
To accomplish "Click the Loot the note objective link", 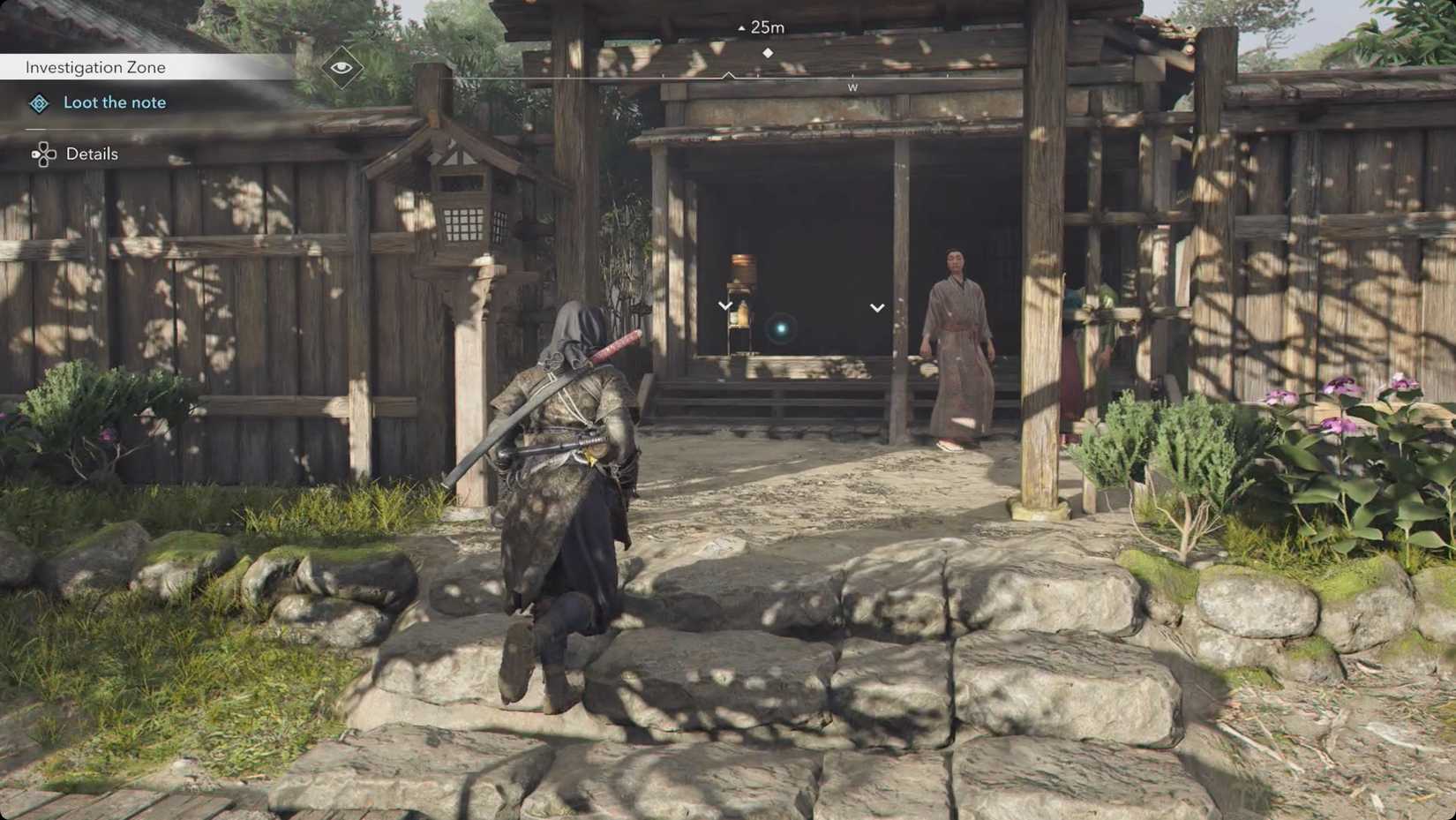I will pyautogui.click(x=115, y=102).
